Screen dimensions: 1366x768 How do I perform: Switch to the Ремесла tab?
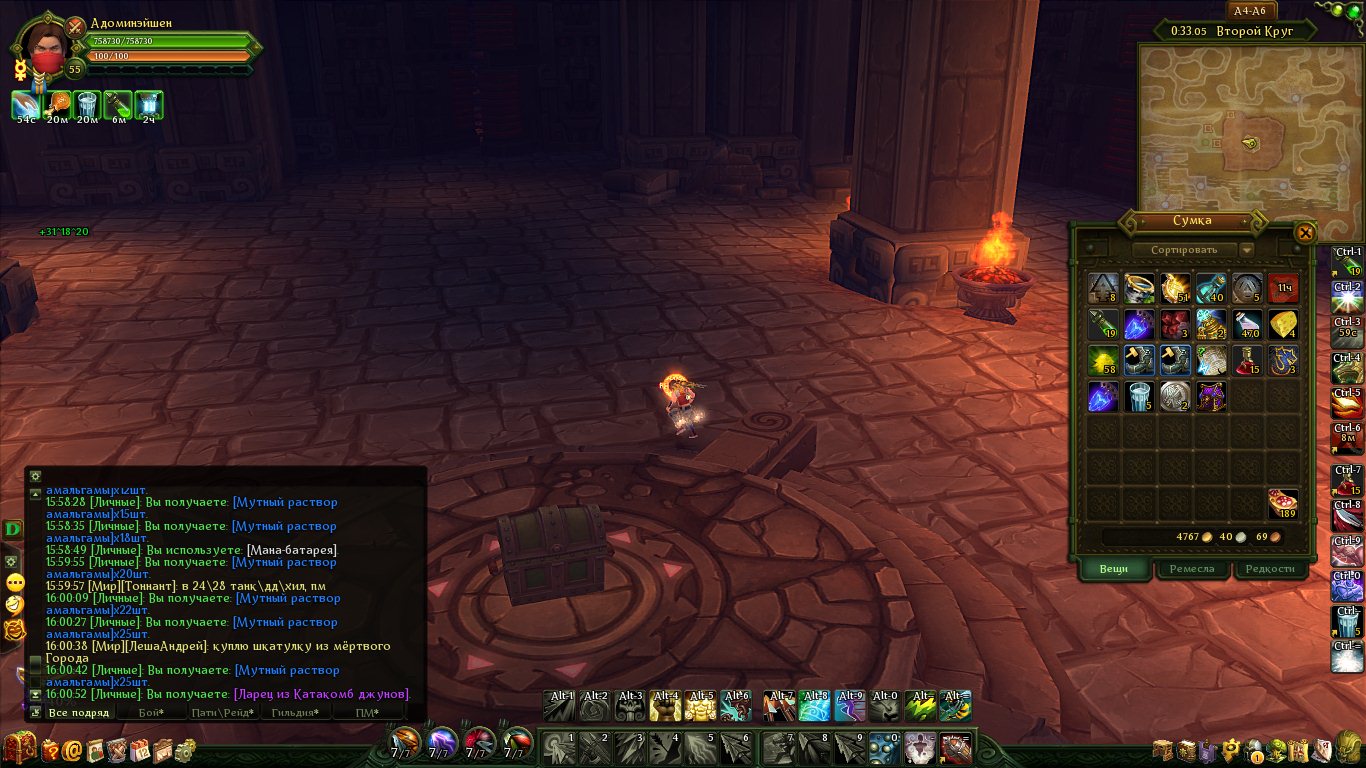click(x=1192, y=569)
